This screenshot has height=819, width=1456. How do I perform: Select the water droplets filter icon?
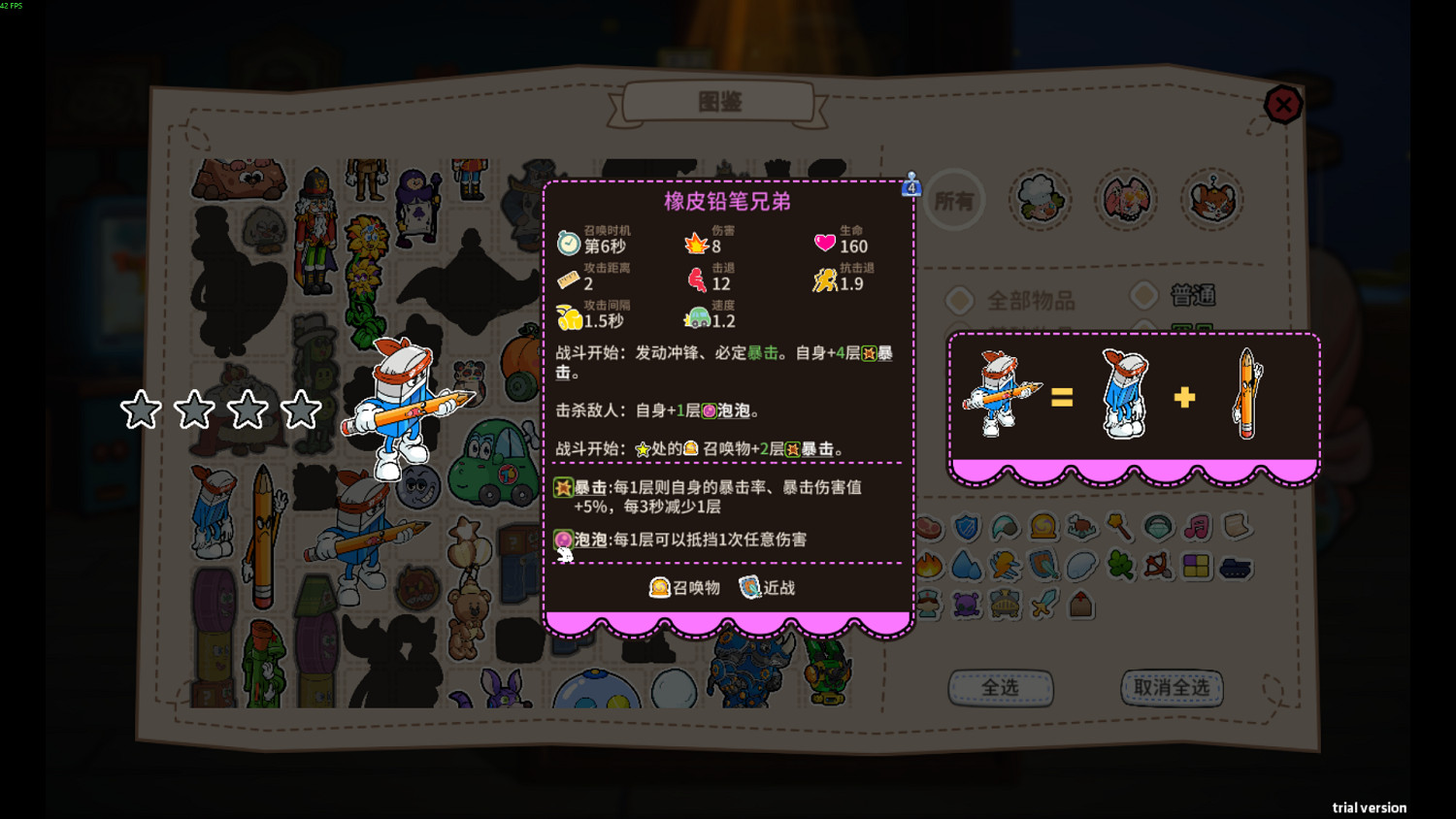click(x=964, y=565)
